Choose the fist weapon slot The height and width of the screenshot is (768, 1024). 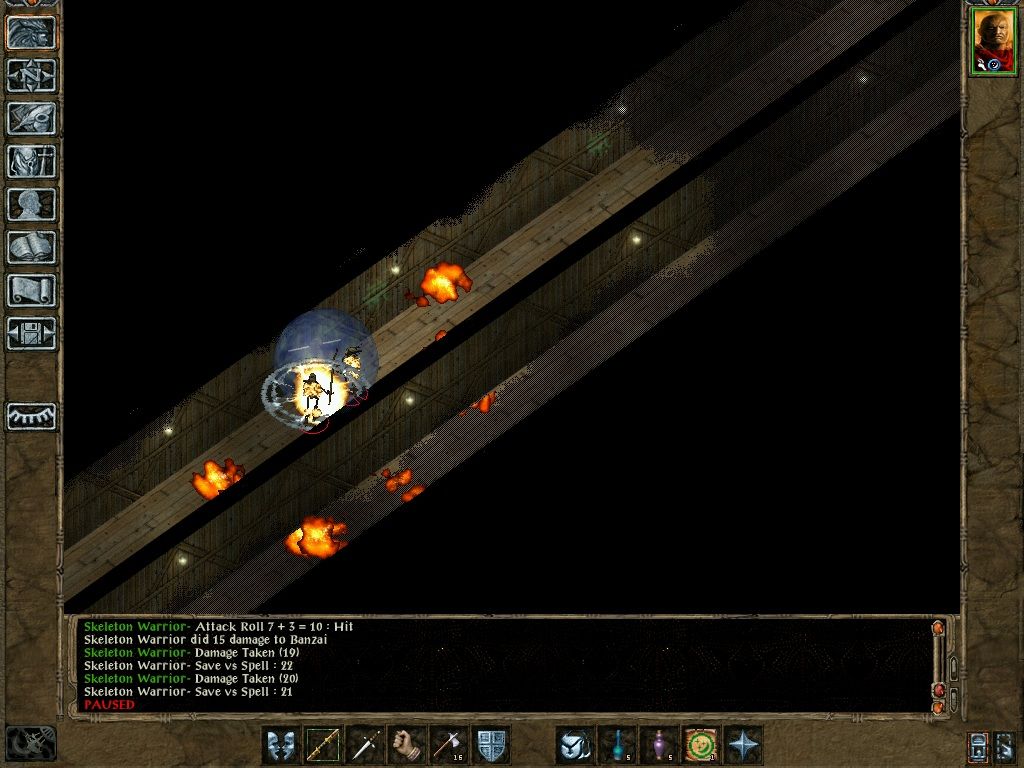tap(407, 745)
